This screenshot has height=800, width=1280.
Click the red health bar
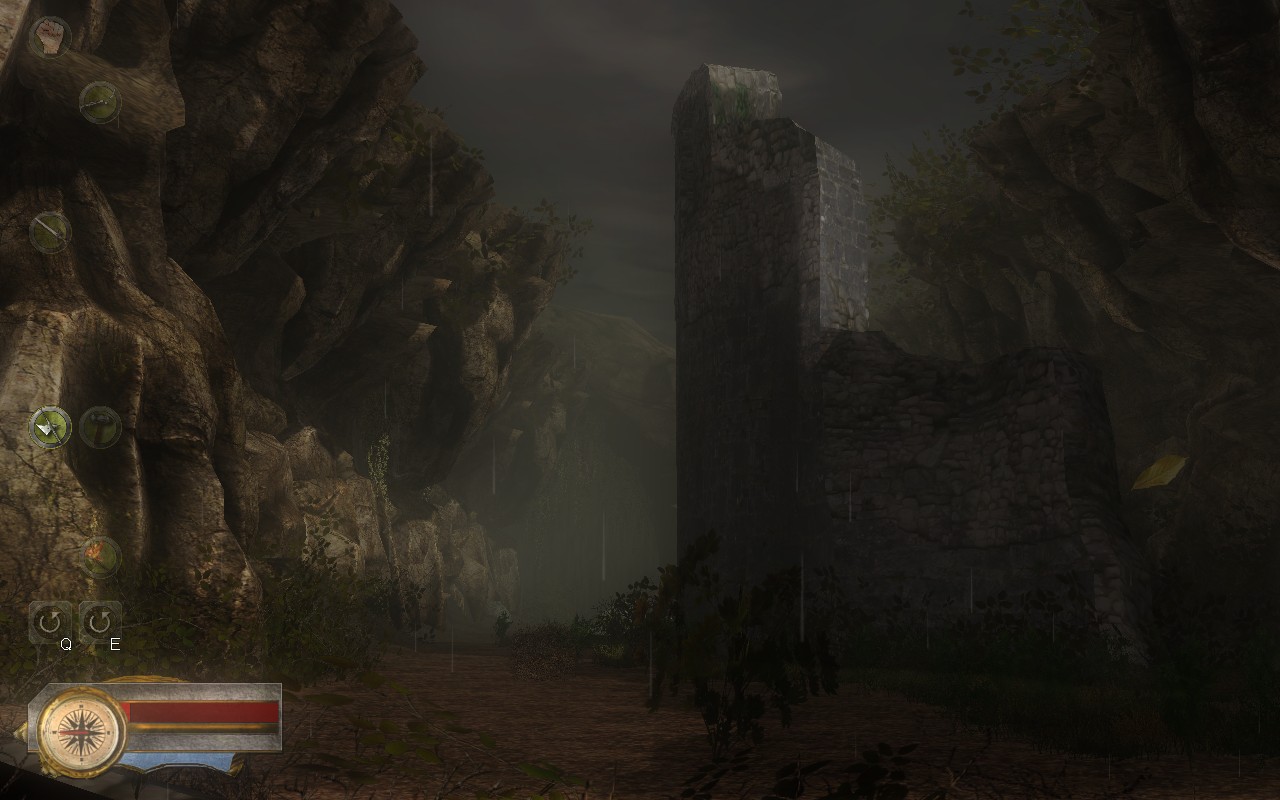click(200, 710)
